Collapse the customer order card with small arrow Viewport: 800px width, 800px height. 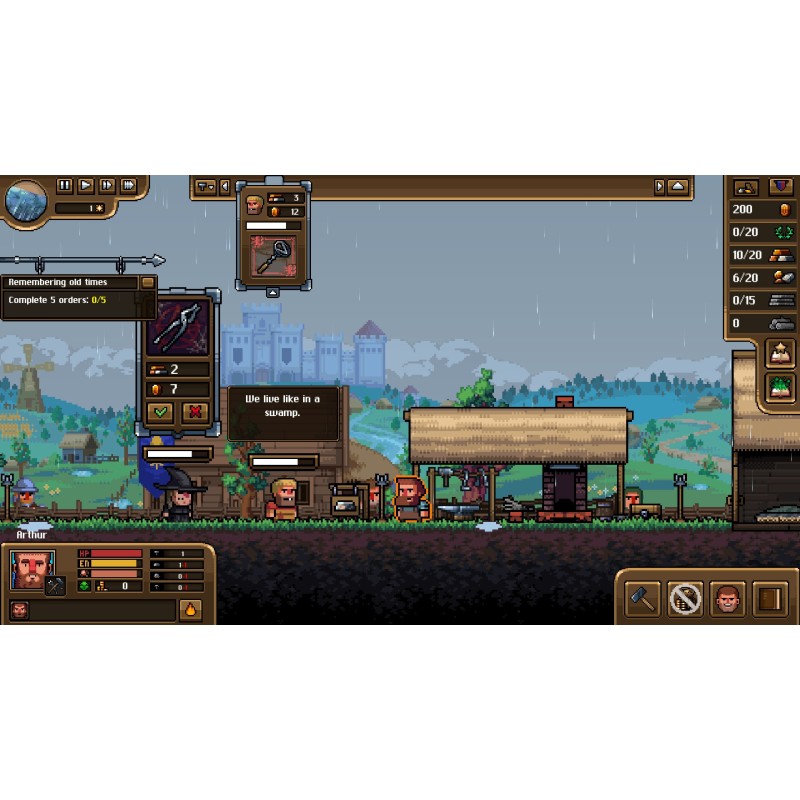pos(272,293)
